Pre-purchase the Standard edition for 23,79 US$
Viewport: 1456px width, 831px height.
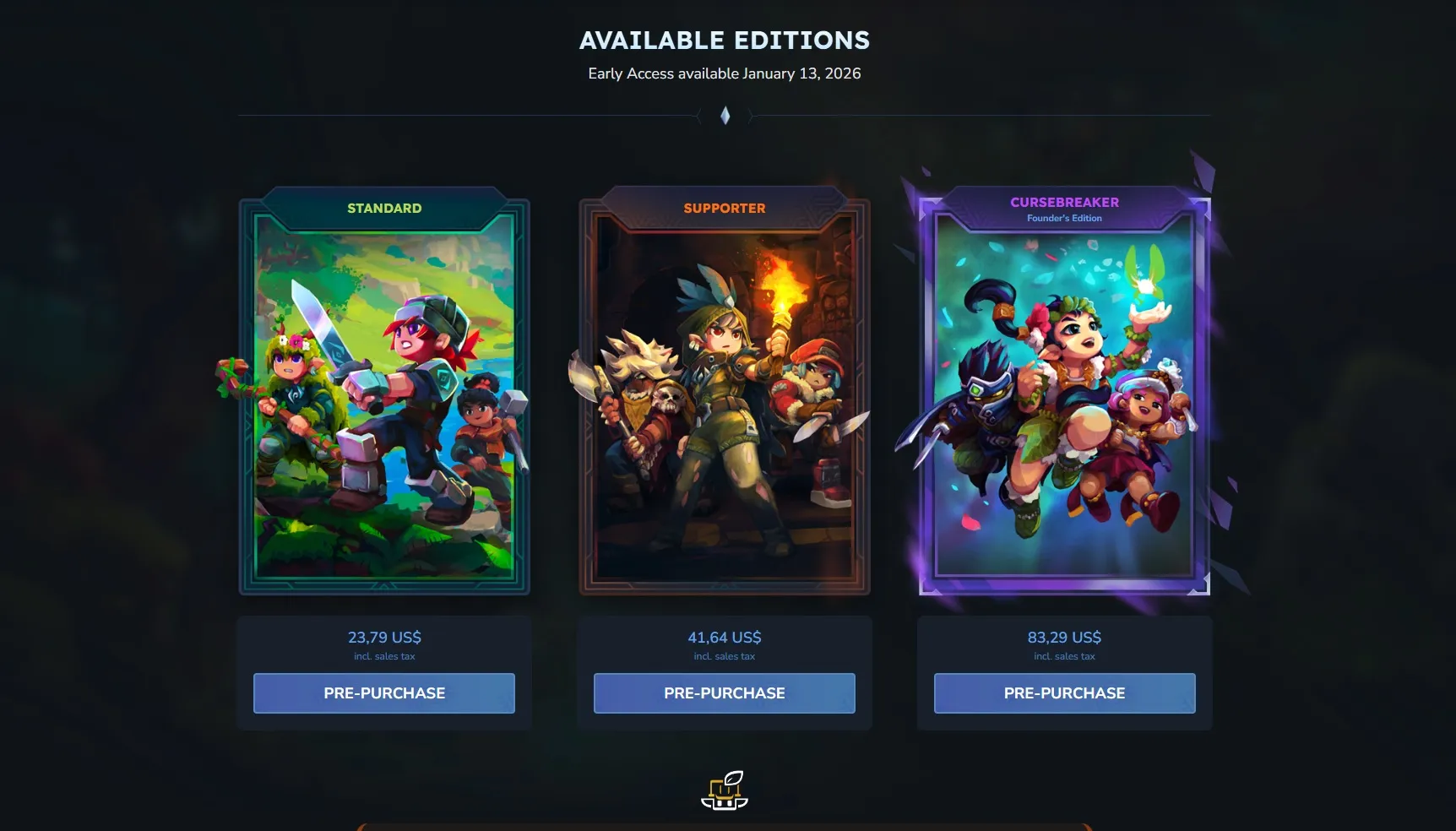pos(384,693)
